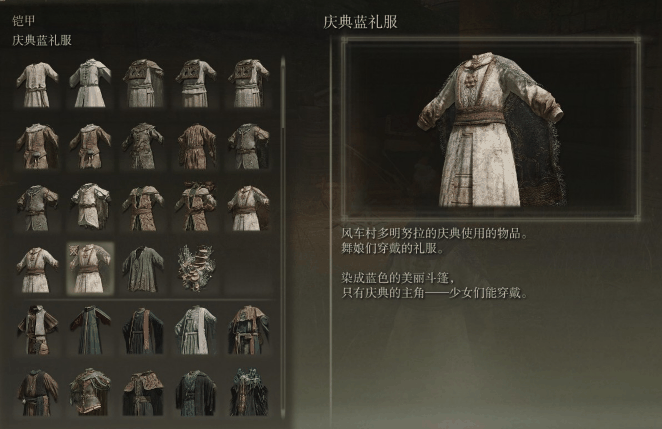This screenshot has height=429, width=662.
Task: Pick the reddish-brown long robe
Action: coord(194,146)
